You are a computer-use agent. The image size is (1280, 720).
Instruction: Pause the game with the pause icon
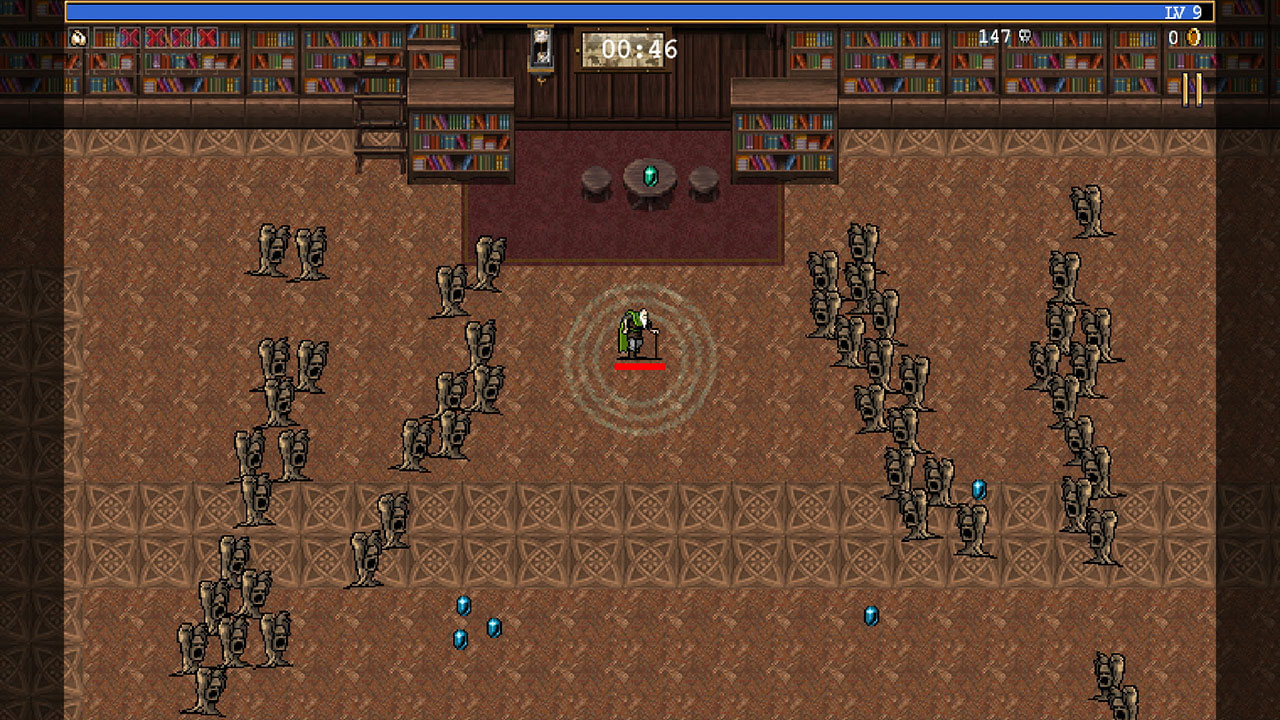click(x=1193, y=88)
